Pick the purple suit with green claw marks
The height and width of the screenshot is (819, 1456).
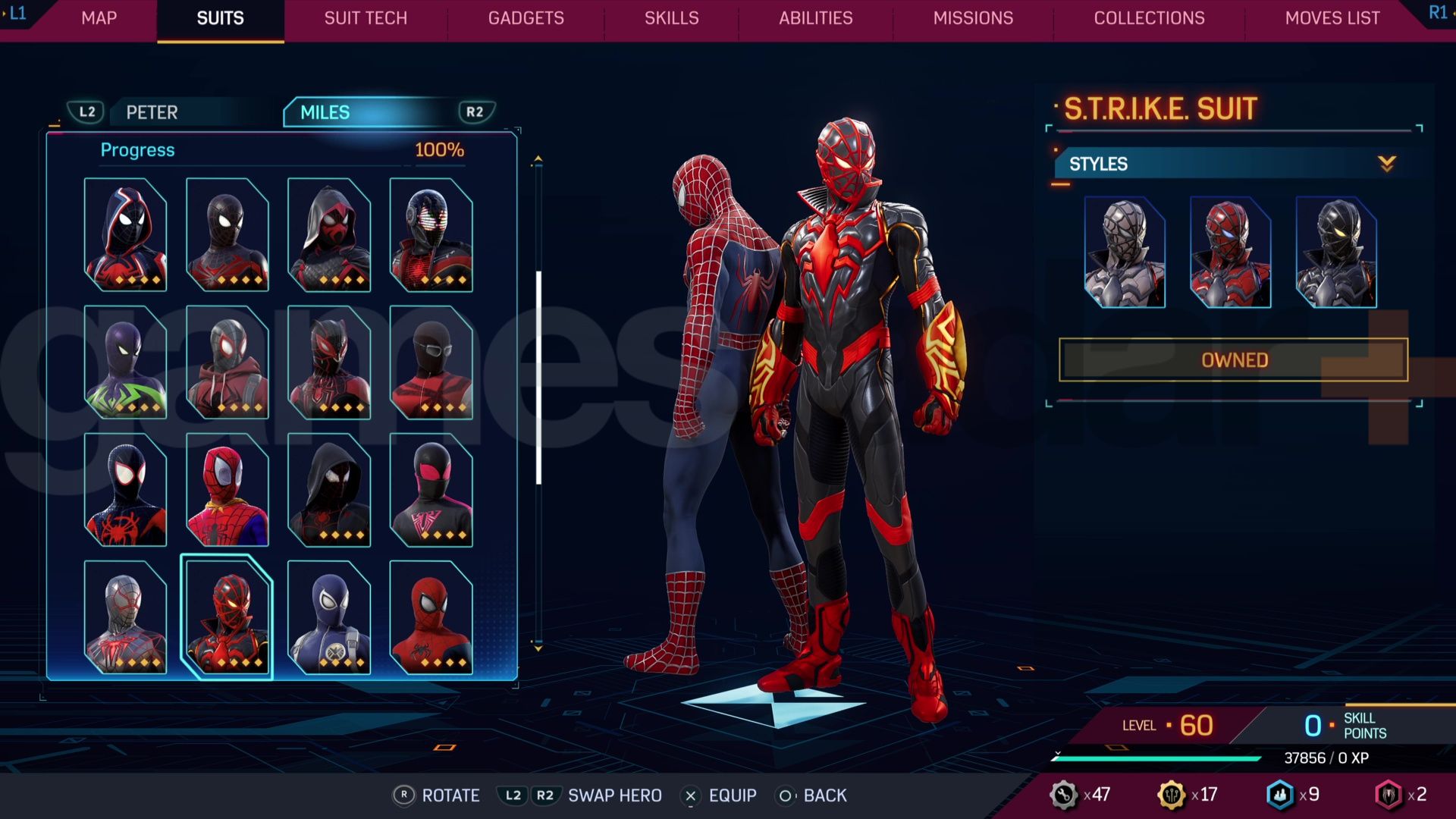pos(125,362)
